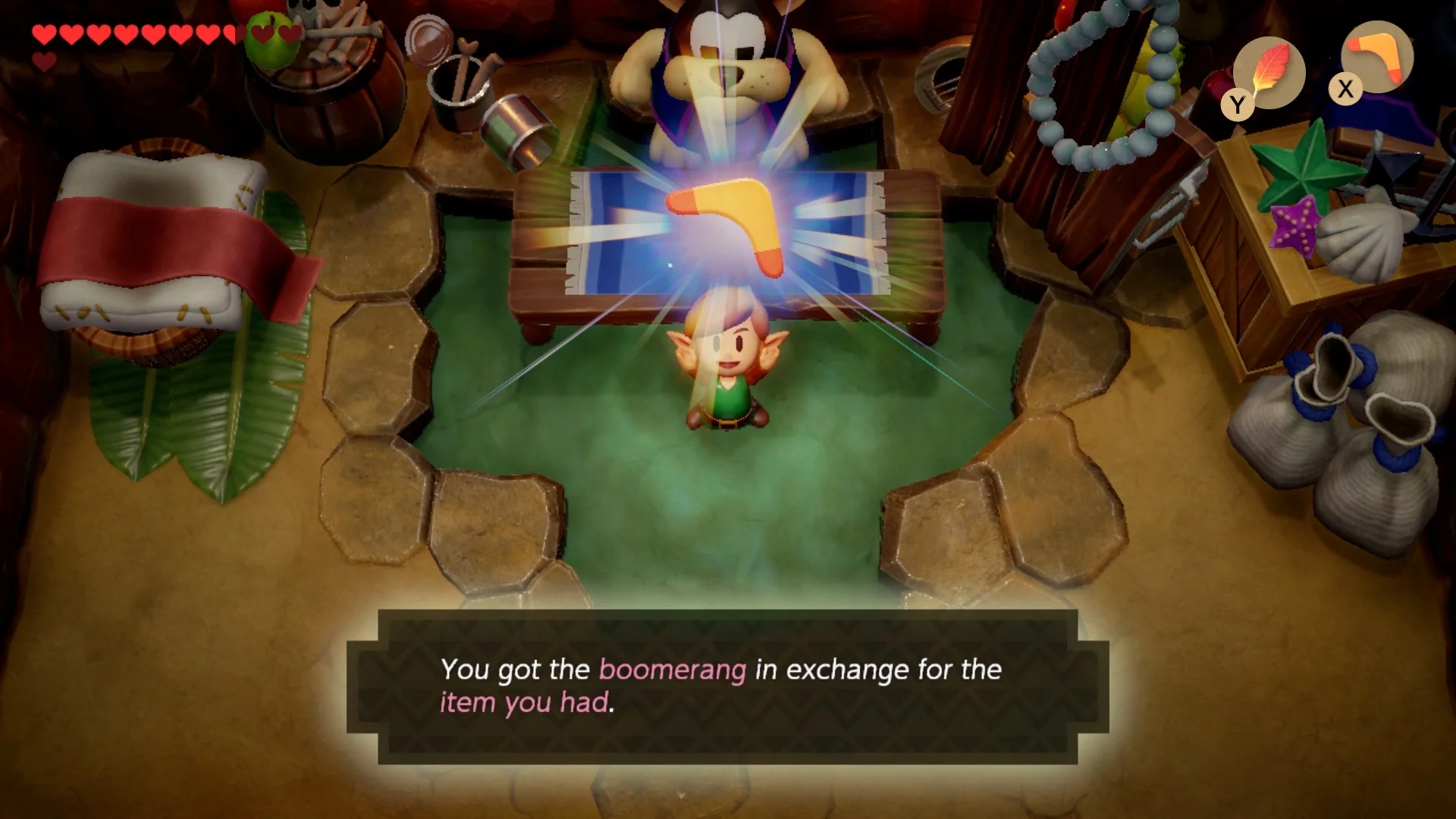The image size is (1456, 819).
Task: Toggle the X button indicator
Action: [x=1345, y=90]
